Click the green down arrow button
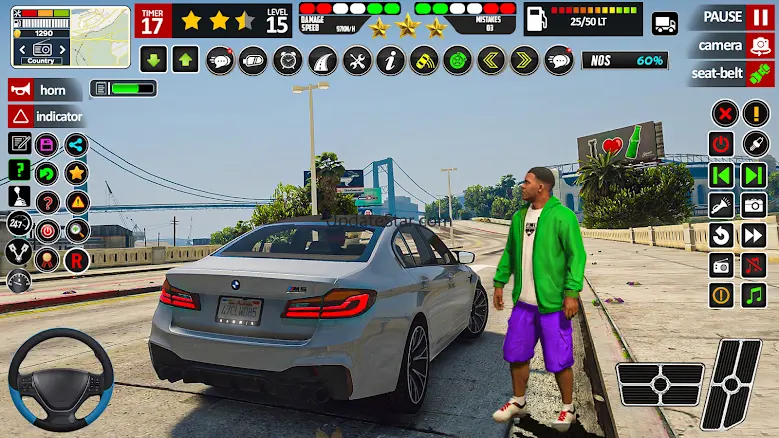Image resolution: width=779 pixels, height=438 pixels. [153, 60]
